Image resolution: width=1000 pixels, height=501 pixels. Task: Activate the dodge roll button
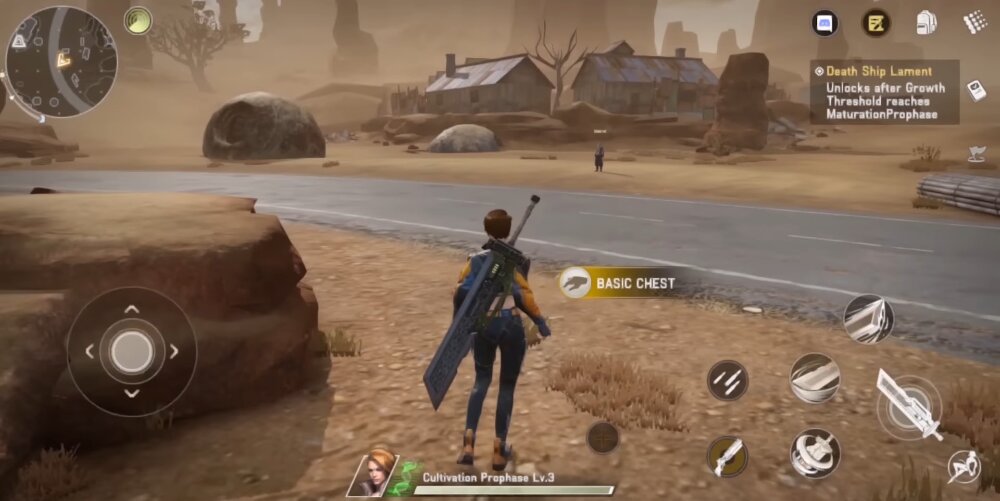(x=963, y=466)
